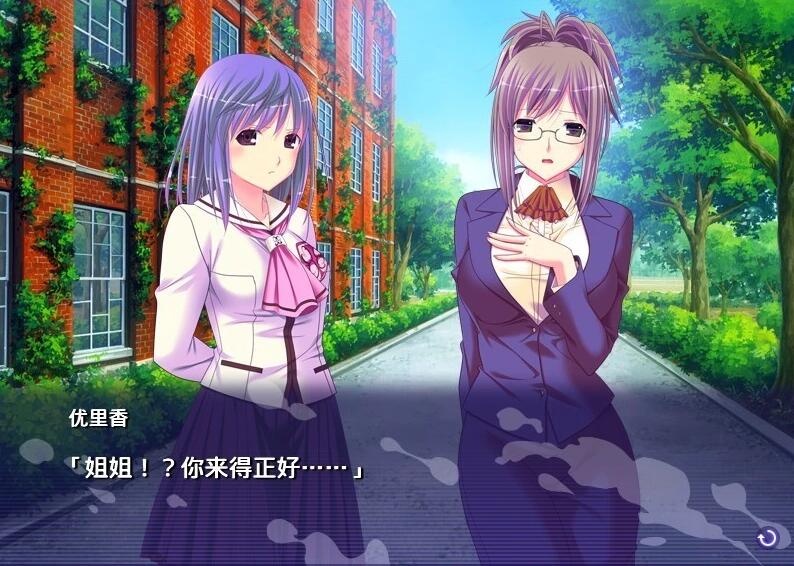The image size is (794, 566).
Task: Advance Yurika's dialogue line in the text box
Action: [x=215, y=468]
